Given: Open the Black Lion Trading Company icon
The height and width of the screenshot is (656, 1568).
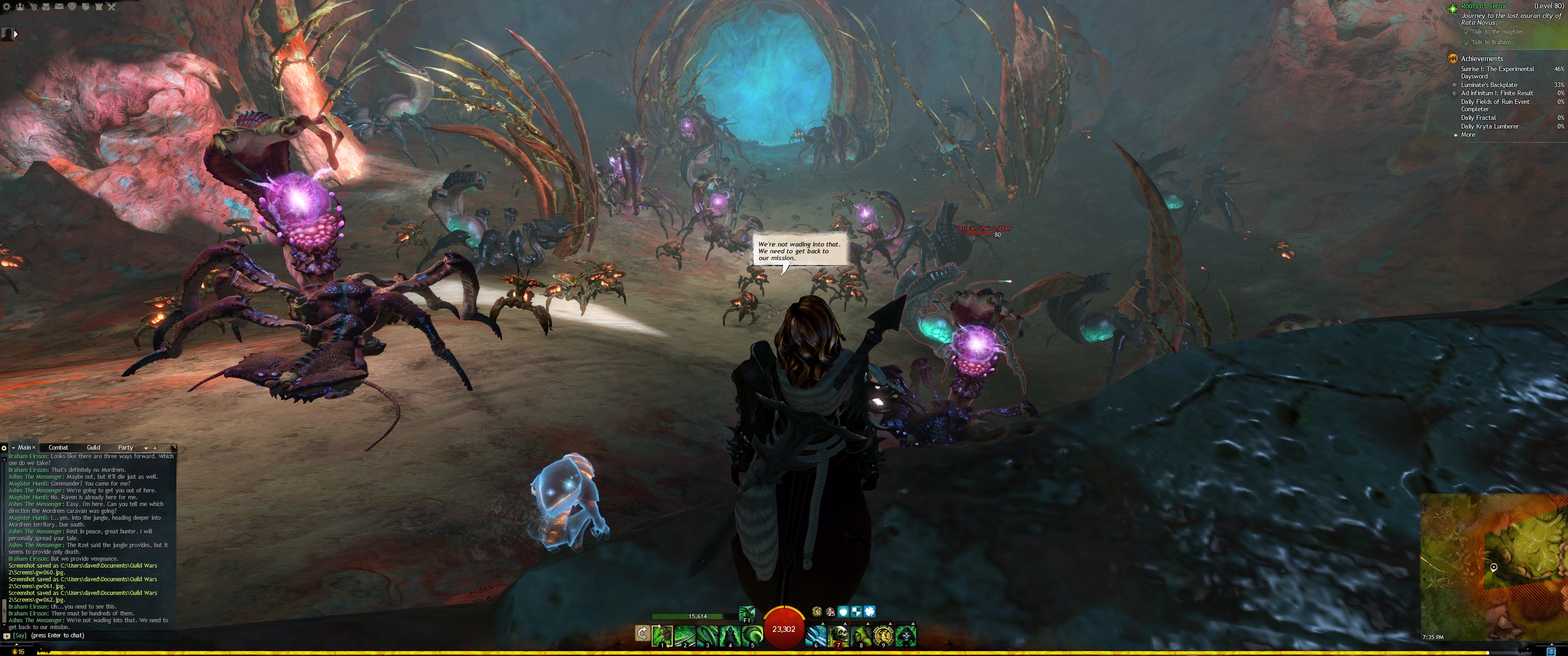Looking at the screenshot, I should tap(72, 7).
